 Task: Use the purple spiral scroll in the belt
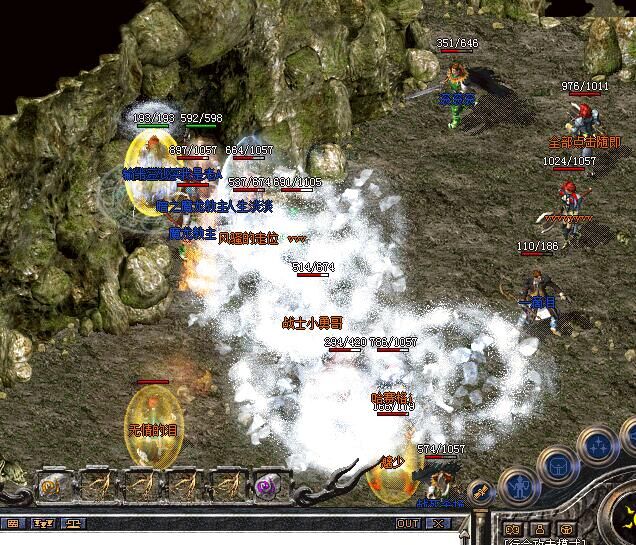(x=265, y=484)
